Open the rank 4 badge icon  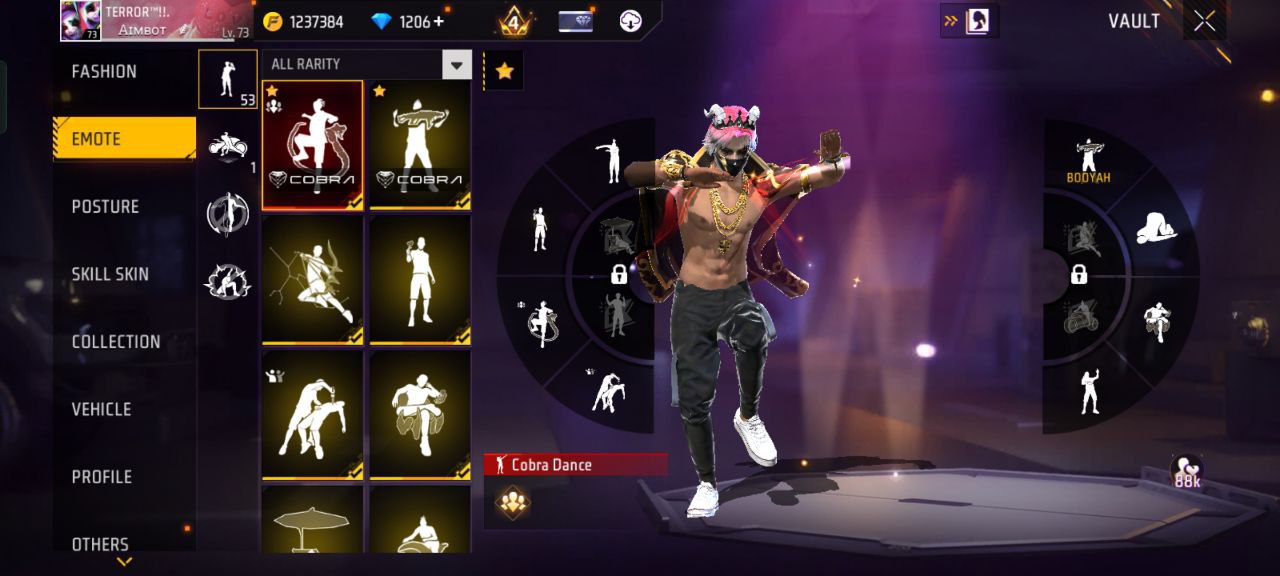[514, 20]
